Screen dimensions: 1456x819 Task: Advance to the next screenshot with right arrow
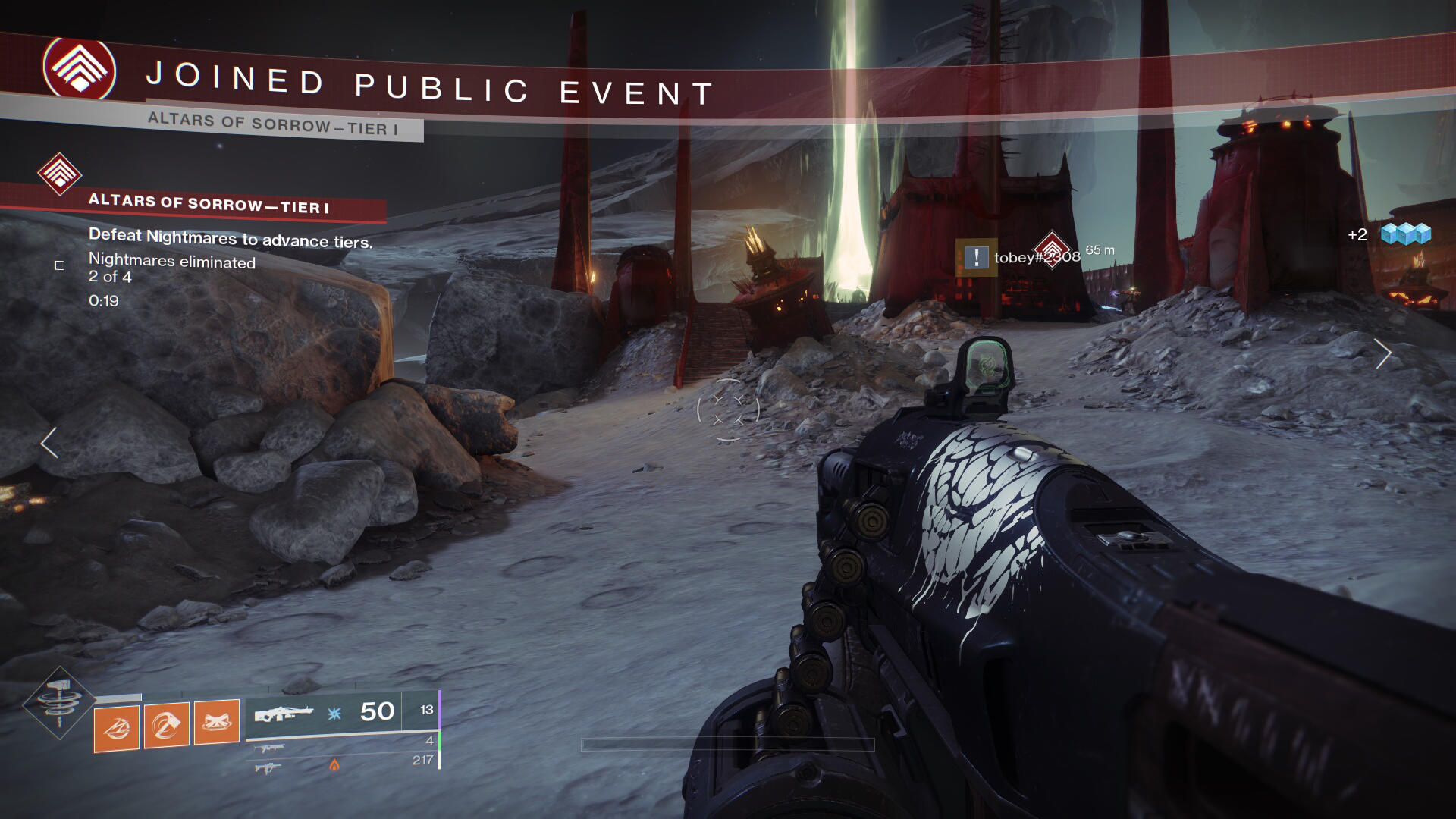pyautogui.click(x=1383, y=353)
